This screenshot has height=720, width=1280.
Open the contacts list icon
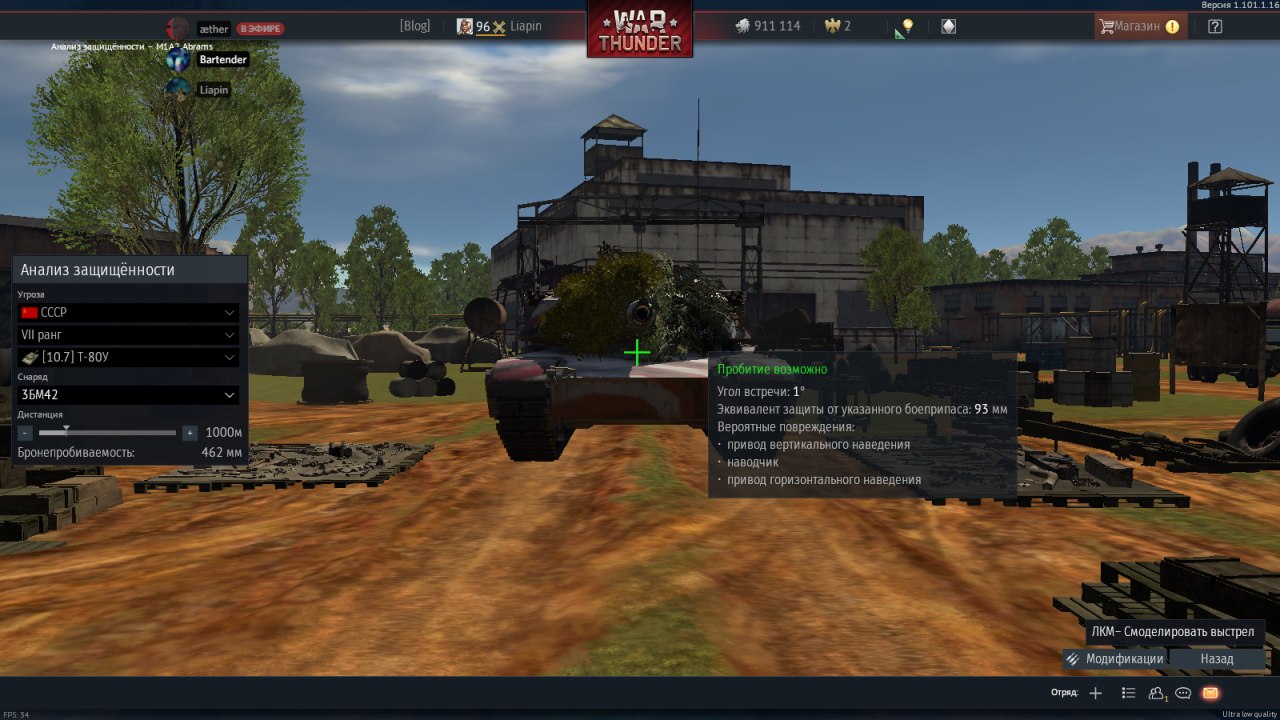point(1157,693)
